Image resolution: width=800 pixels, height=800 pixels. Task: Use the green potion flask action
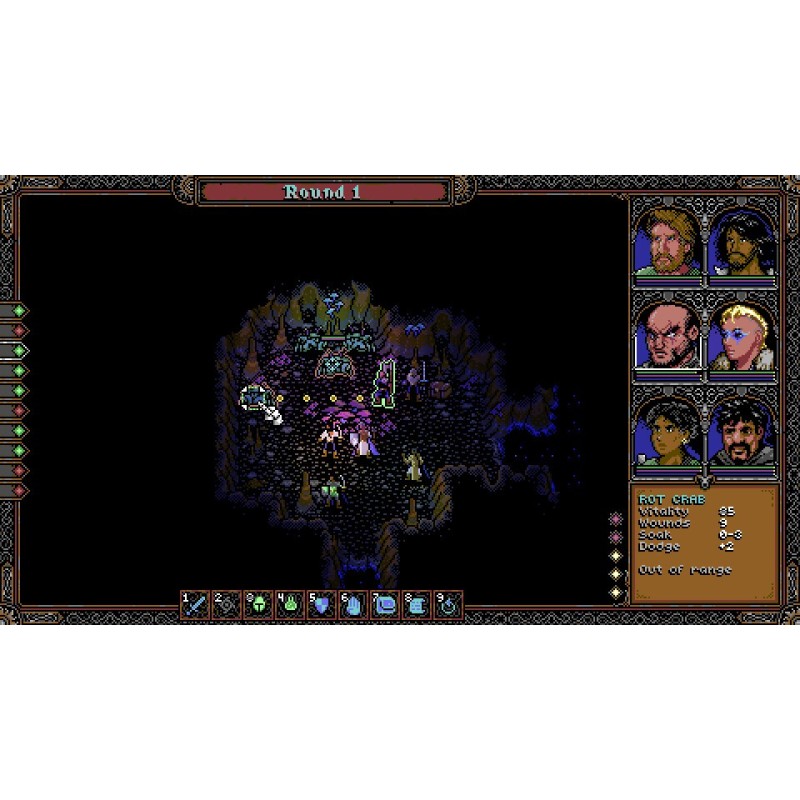click(289, 605)
